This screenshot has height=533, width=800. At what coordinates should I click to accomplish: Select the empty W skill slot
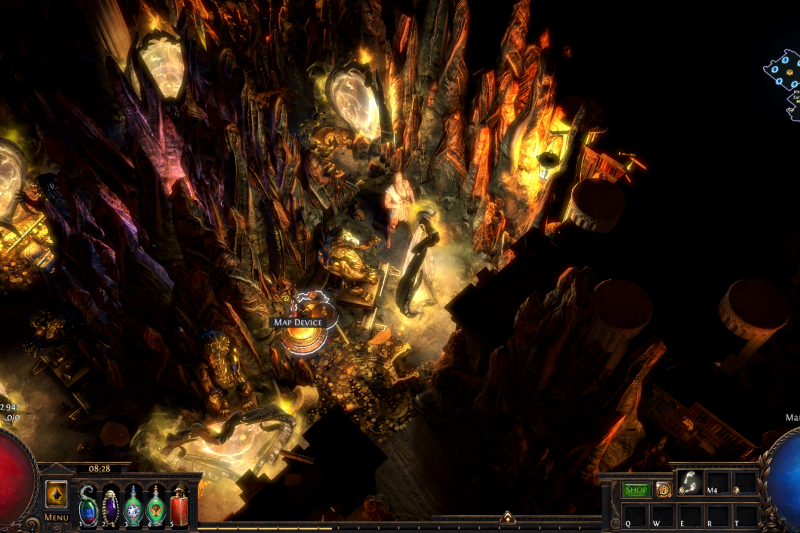click(662, 516)
